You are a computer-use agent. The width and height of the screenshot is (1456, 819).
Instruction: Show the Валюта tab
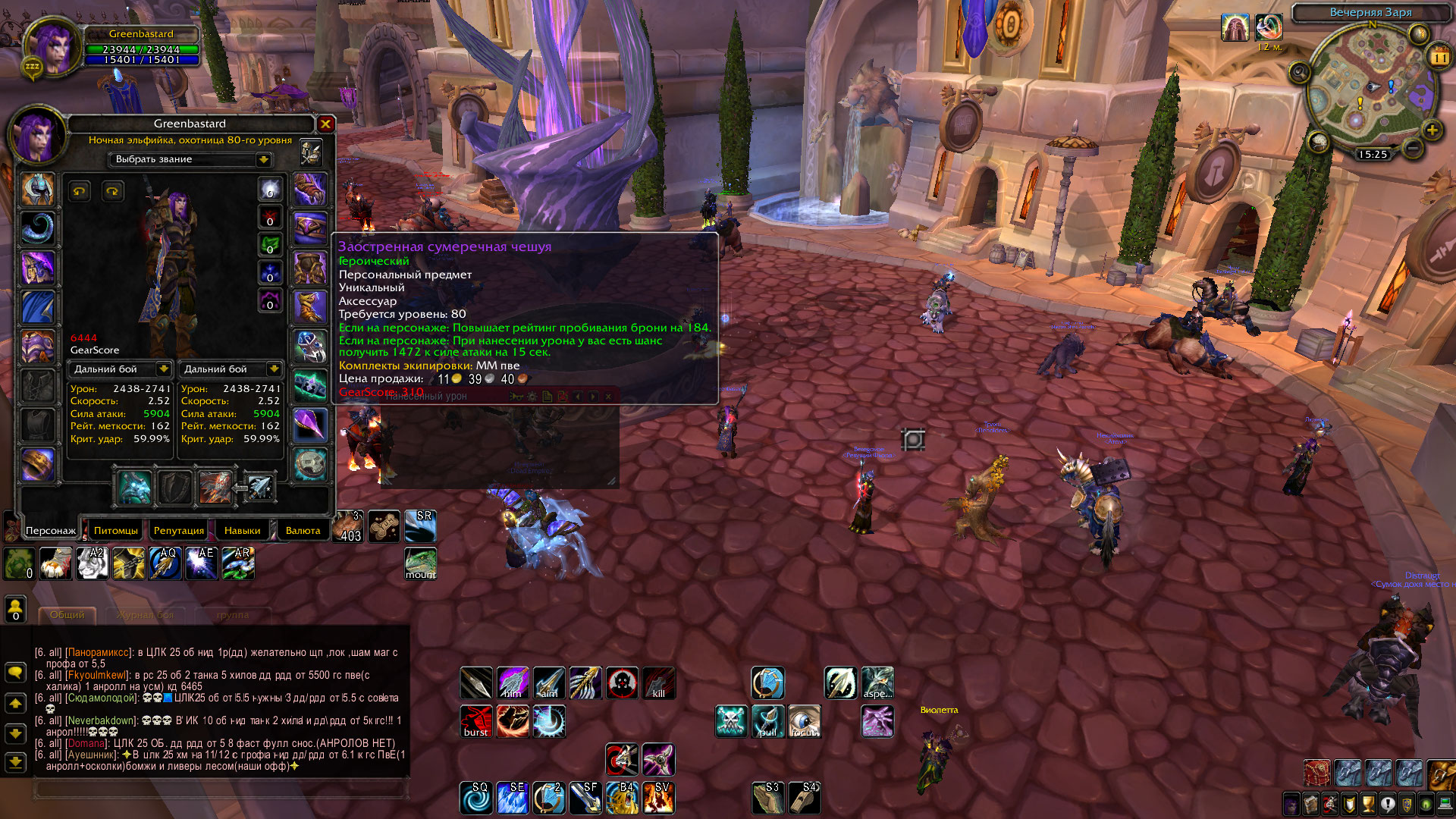[303, 530]
